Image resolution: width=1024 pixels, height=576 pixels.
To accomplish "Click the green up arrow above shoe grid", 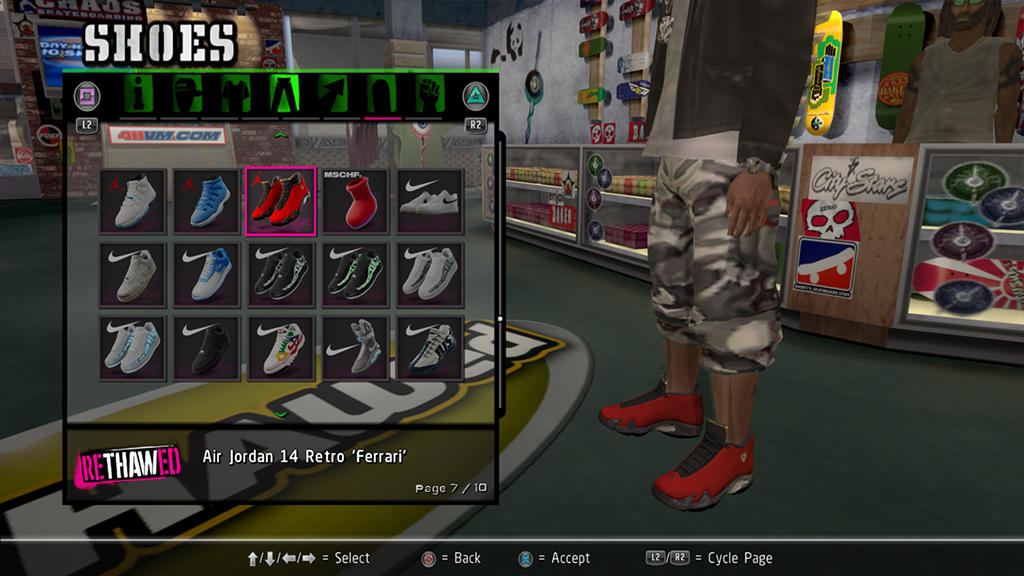I will tap(281, 134).
